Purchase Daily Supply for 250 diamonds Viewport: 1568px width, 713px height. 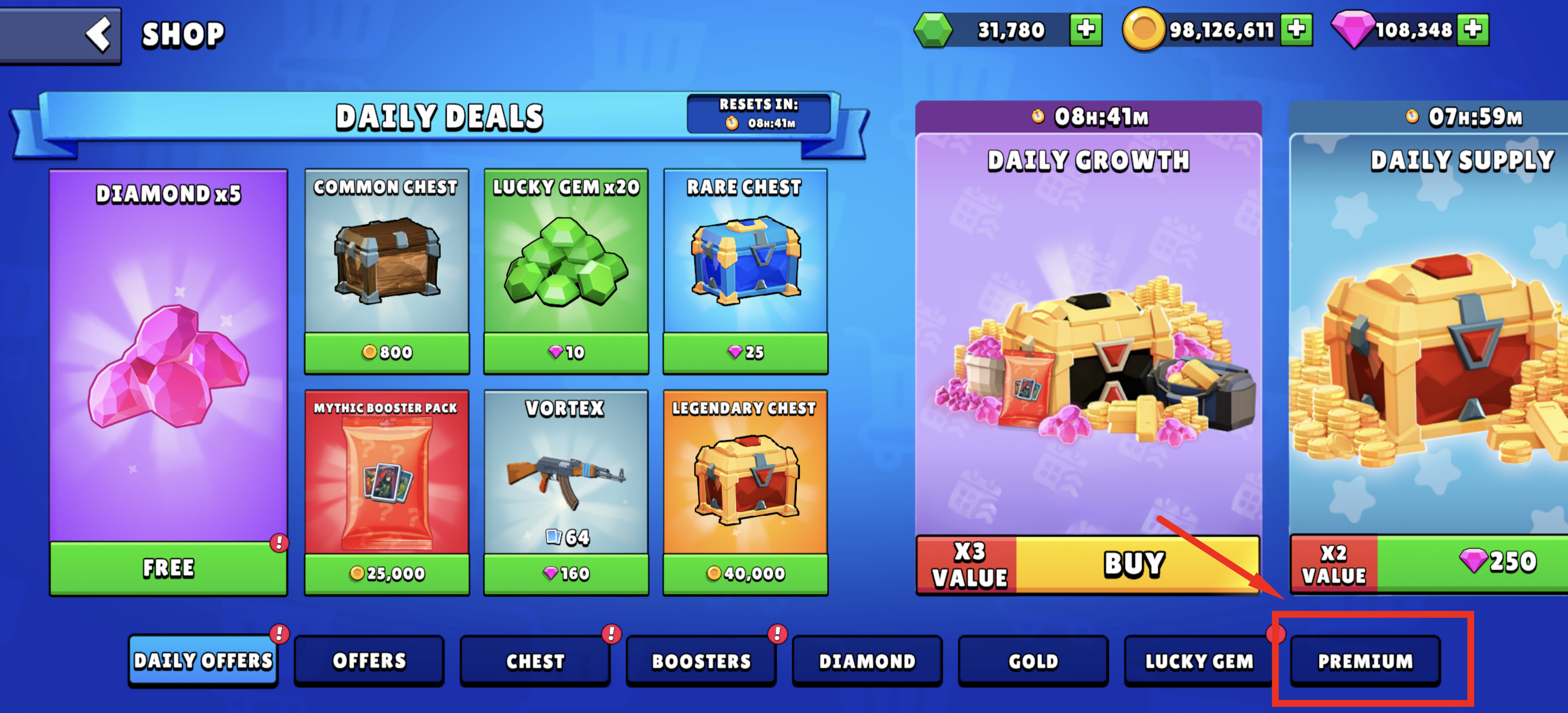[x=1473, y=561]
